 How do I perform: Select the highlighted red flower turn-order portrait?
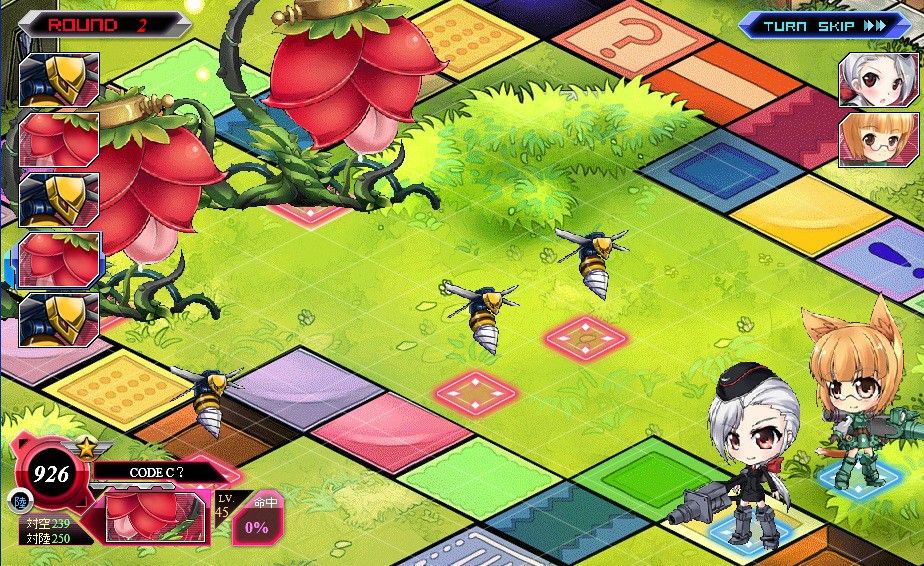pos(59,260)
